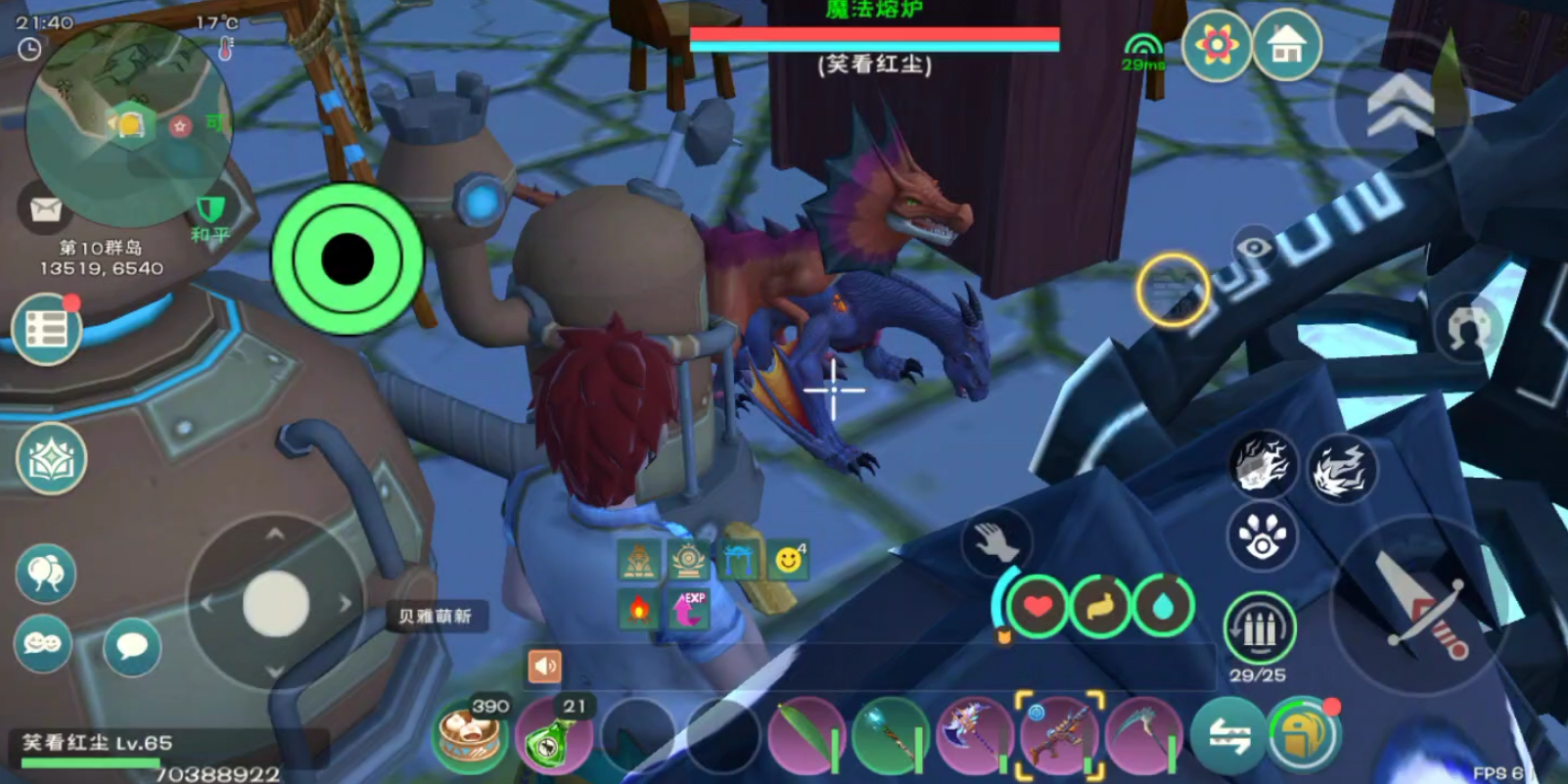Open the balloons social button
Image resolution: width=1568 pixels, height=784 pixels.
tap(45, 573)
